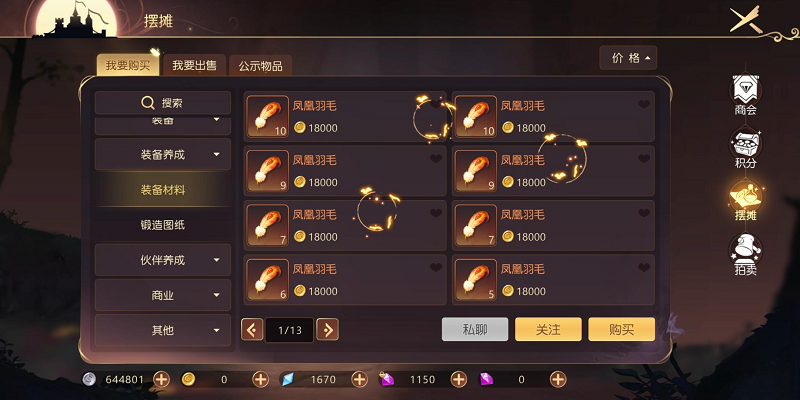This screenshot has height=400, width=800.
Task: Select the 锻造图纸 subcategory
Action: pyautogui.click(x=163, y=224)
